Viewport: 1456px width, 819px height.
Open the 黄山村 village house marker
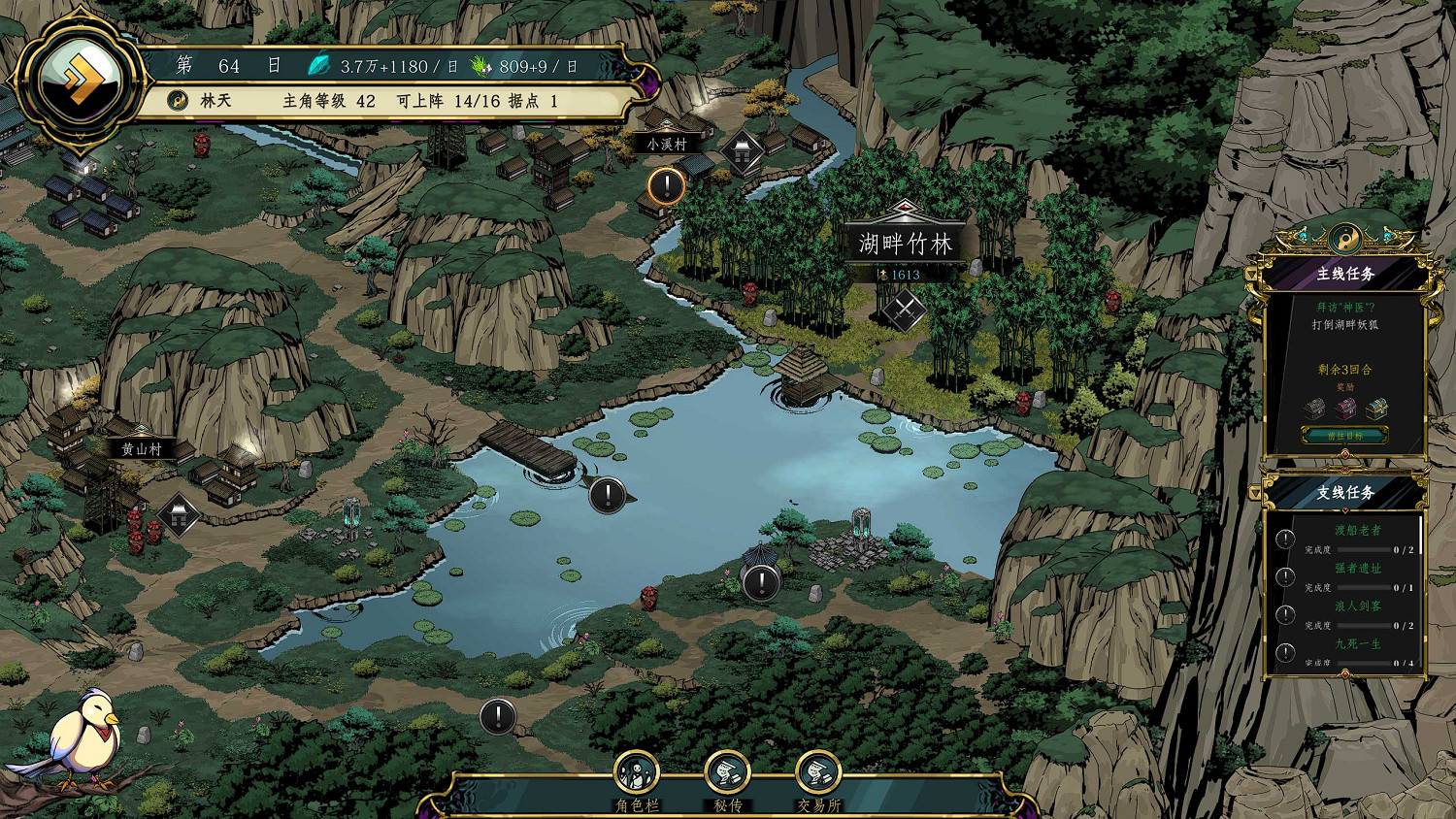point(180,514)
